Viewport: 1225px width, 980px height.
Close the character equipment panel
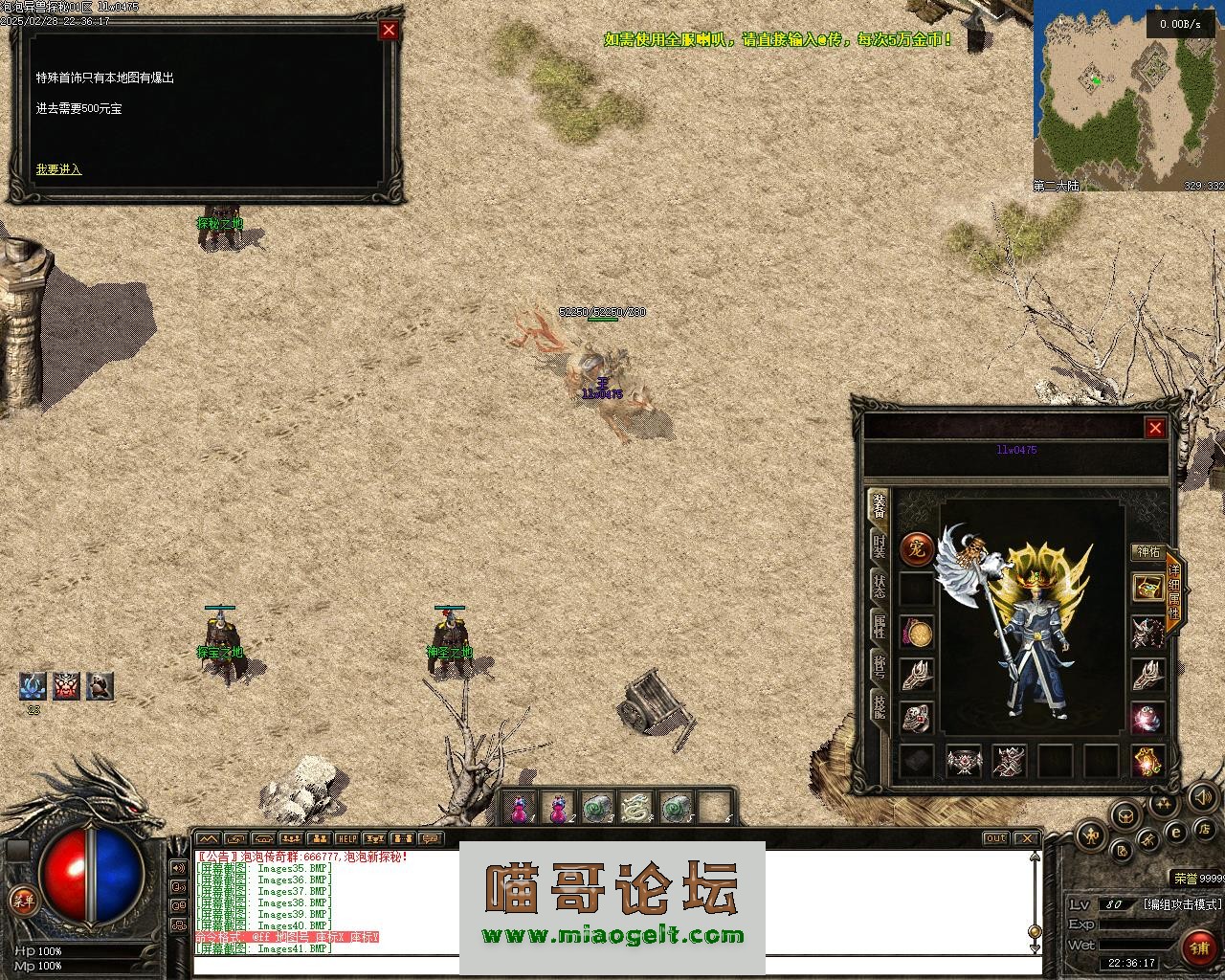[x=1155, y=428]
